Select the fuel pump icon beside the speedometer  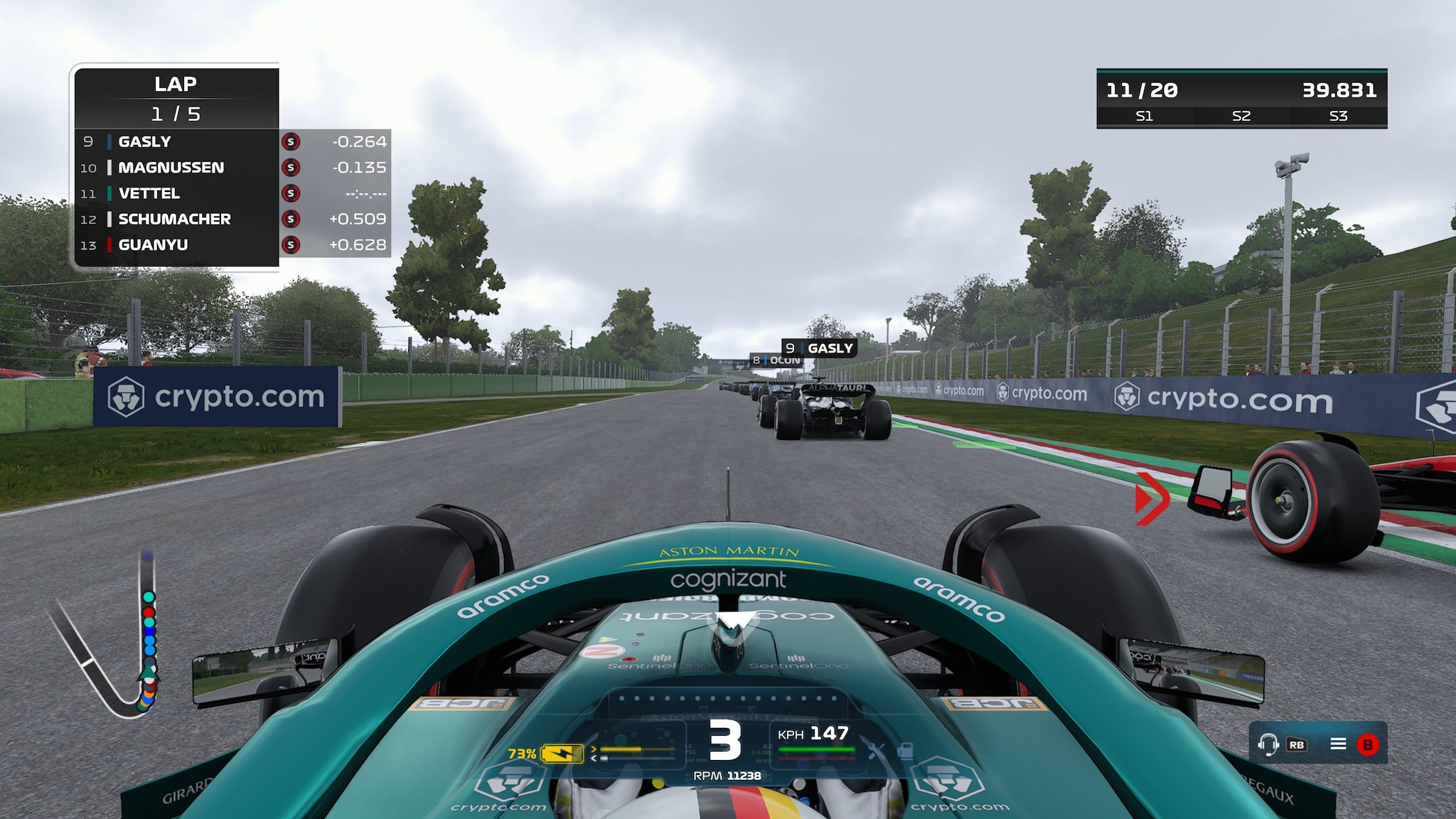point(905,751)
